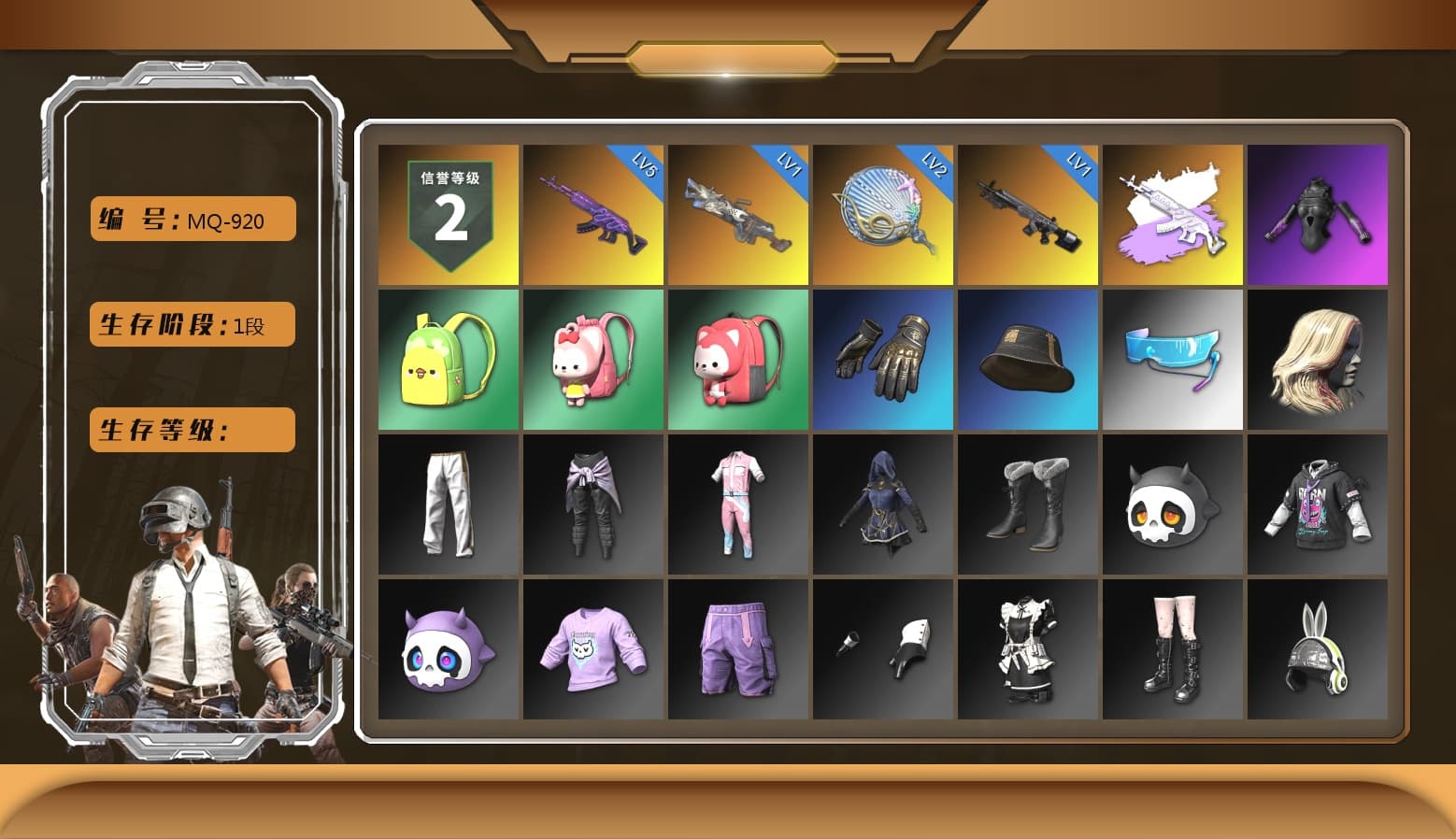
Task: Open the pink bunny backpack skin
Action: (x=592, y=360)
